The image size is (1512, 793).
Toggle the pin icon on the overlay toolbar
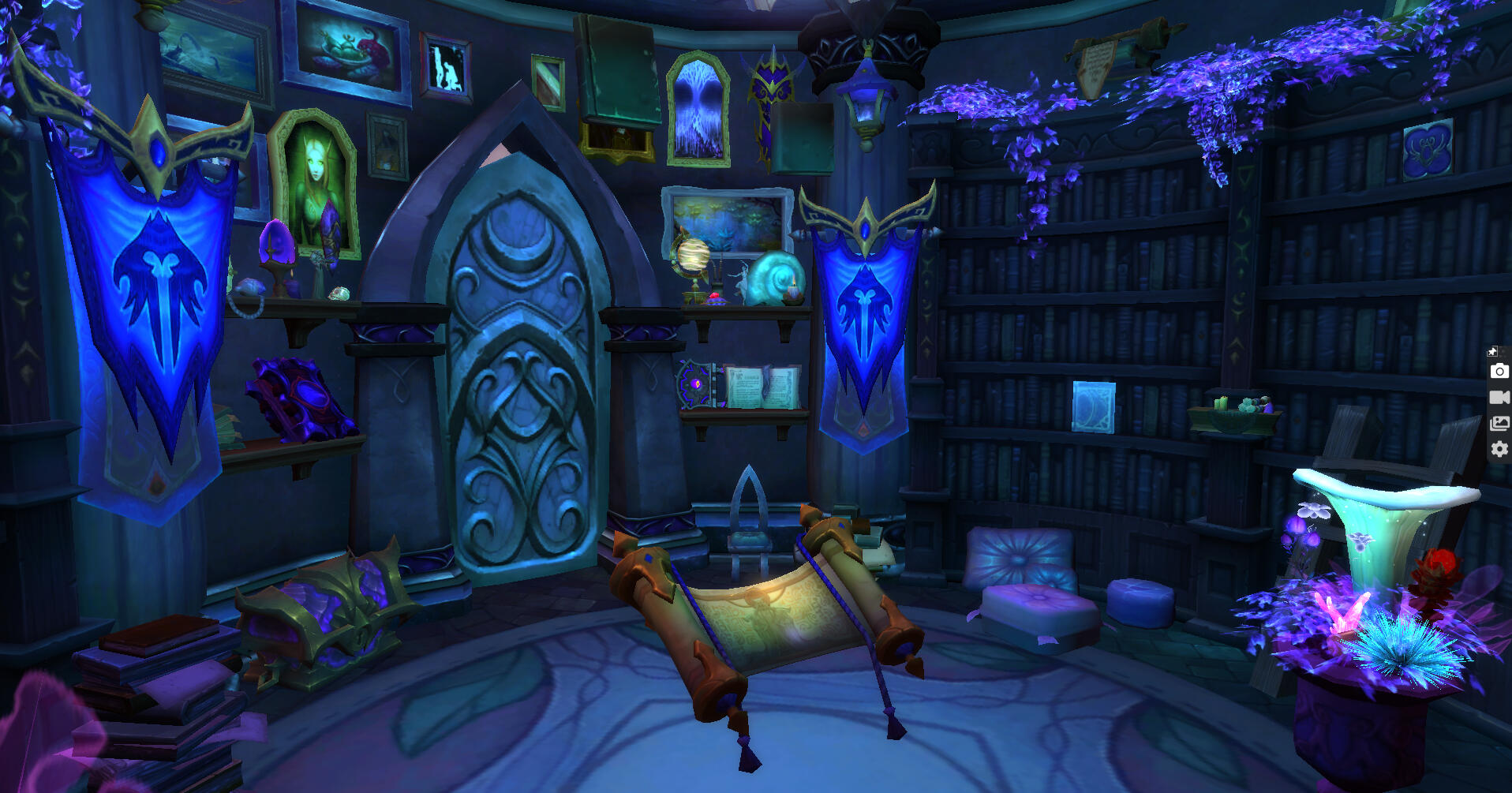(1492, 352)
